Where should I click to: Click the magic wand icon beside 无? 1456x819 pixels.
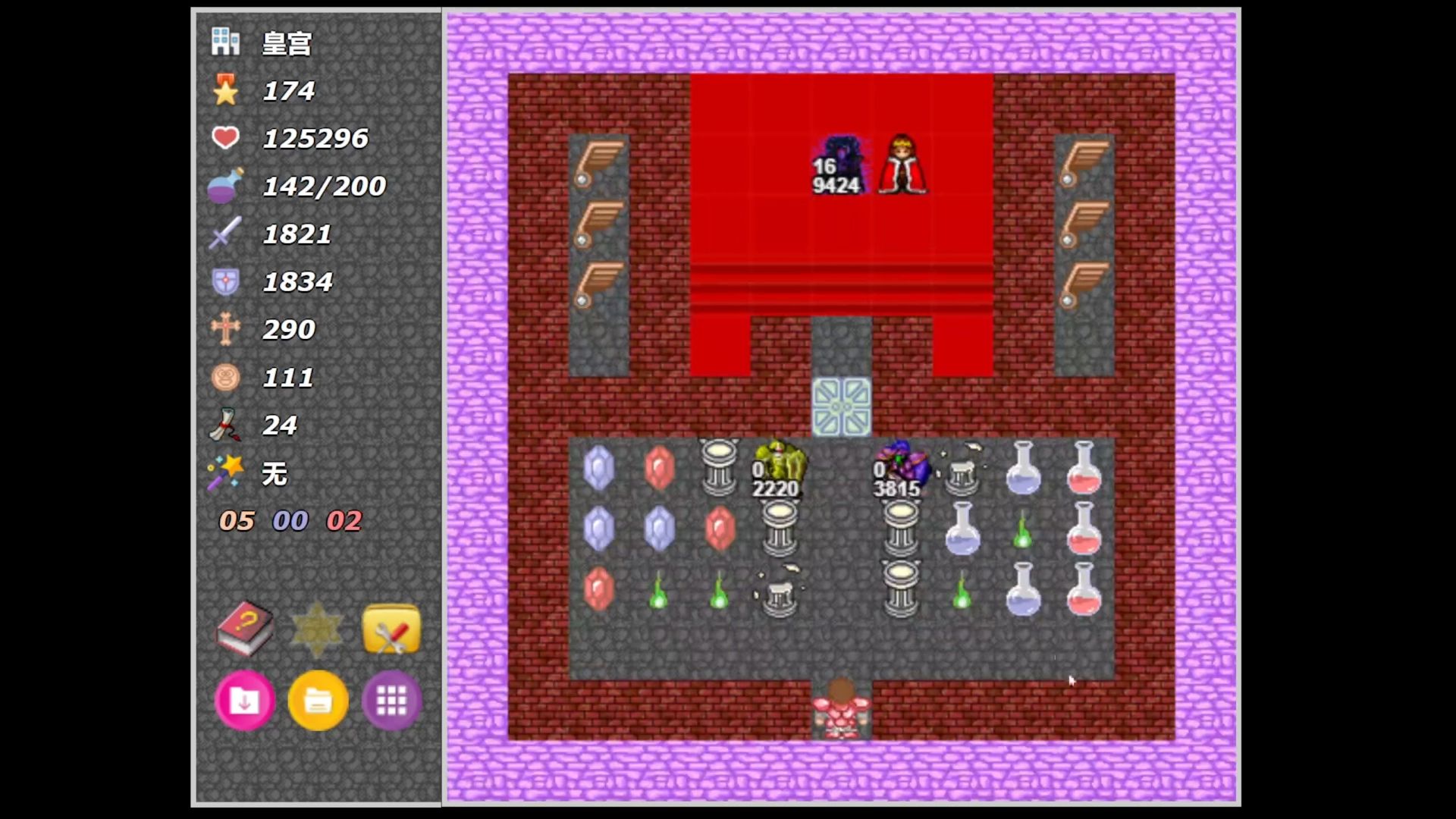point(227,472)
